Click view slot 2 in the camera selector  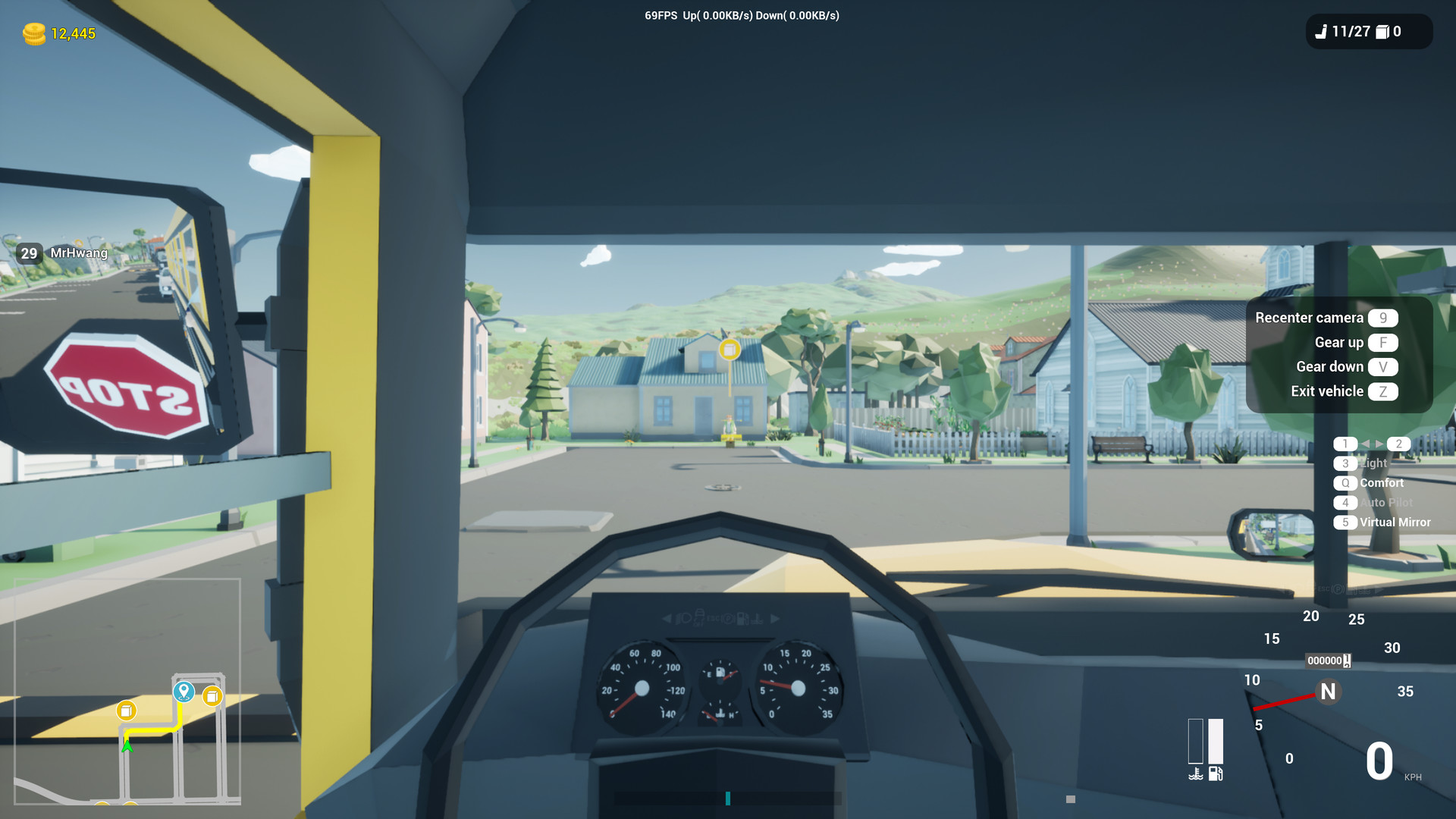point(1399,444)
